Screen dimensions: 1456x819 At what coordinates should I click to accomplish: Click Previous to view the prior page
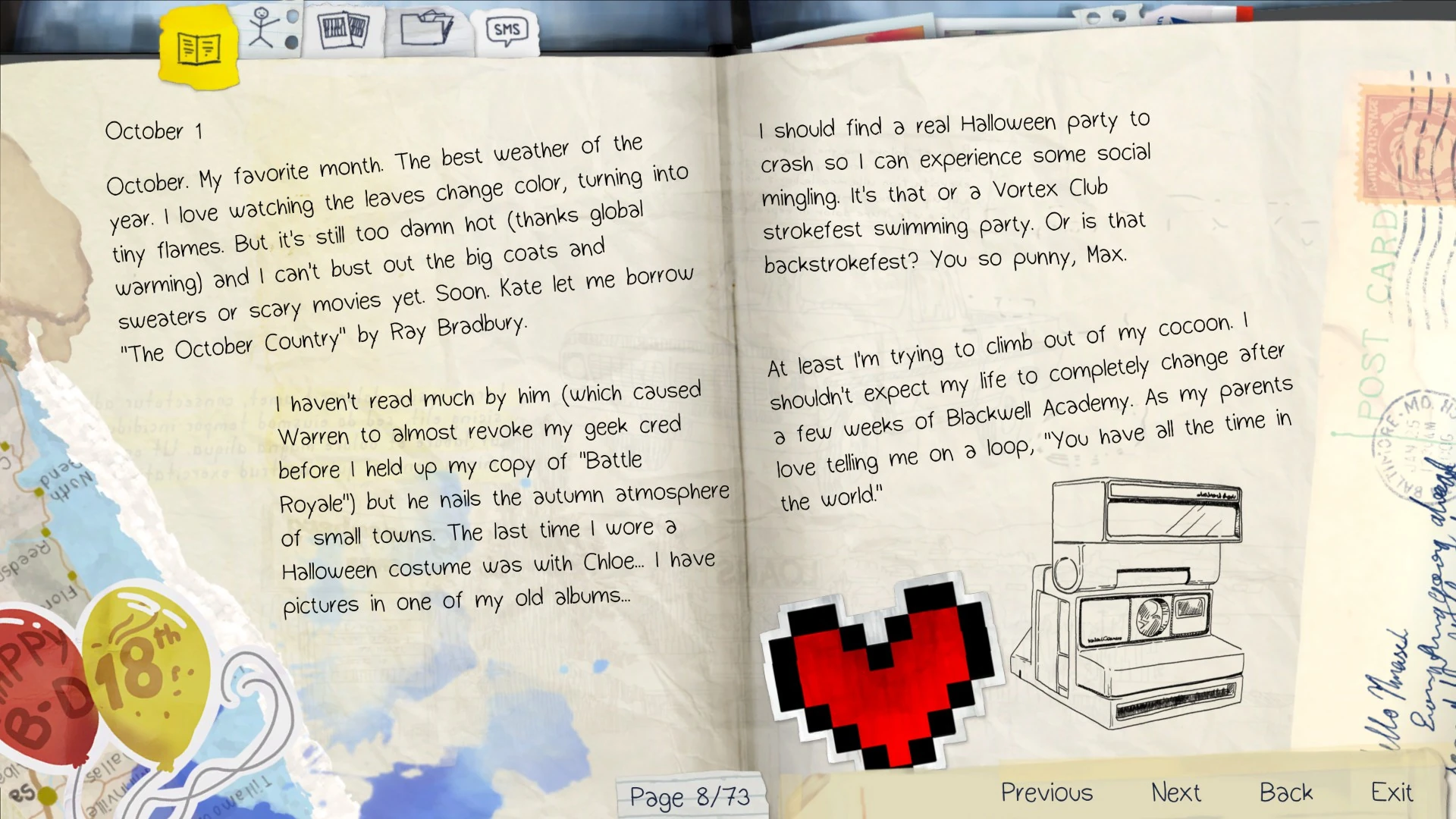1046,792
